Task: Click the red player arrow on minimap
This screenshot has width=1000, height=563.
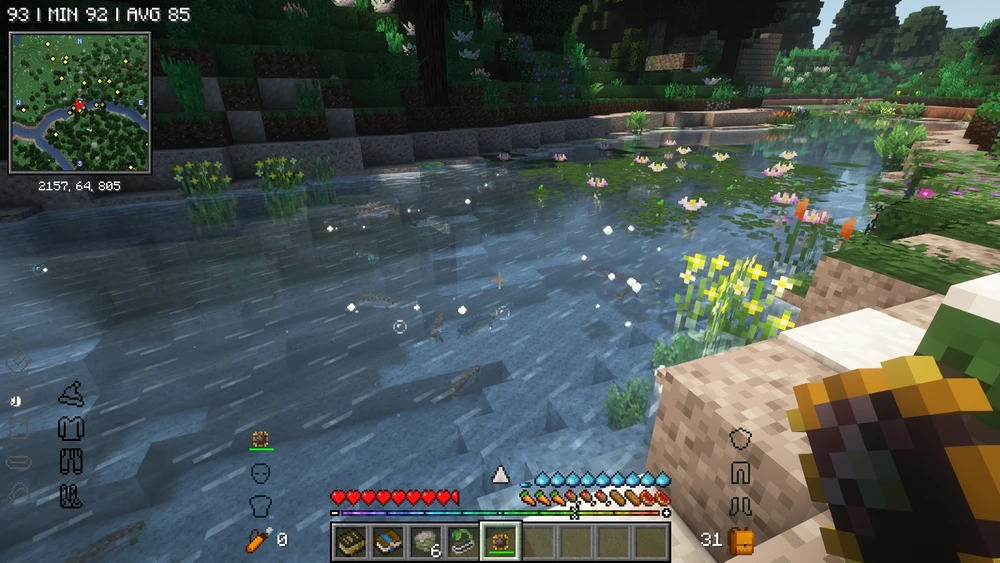Action: [78, 104]
